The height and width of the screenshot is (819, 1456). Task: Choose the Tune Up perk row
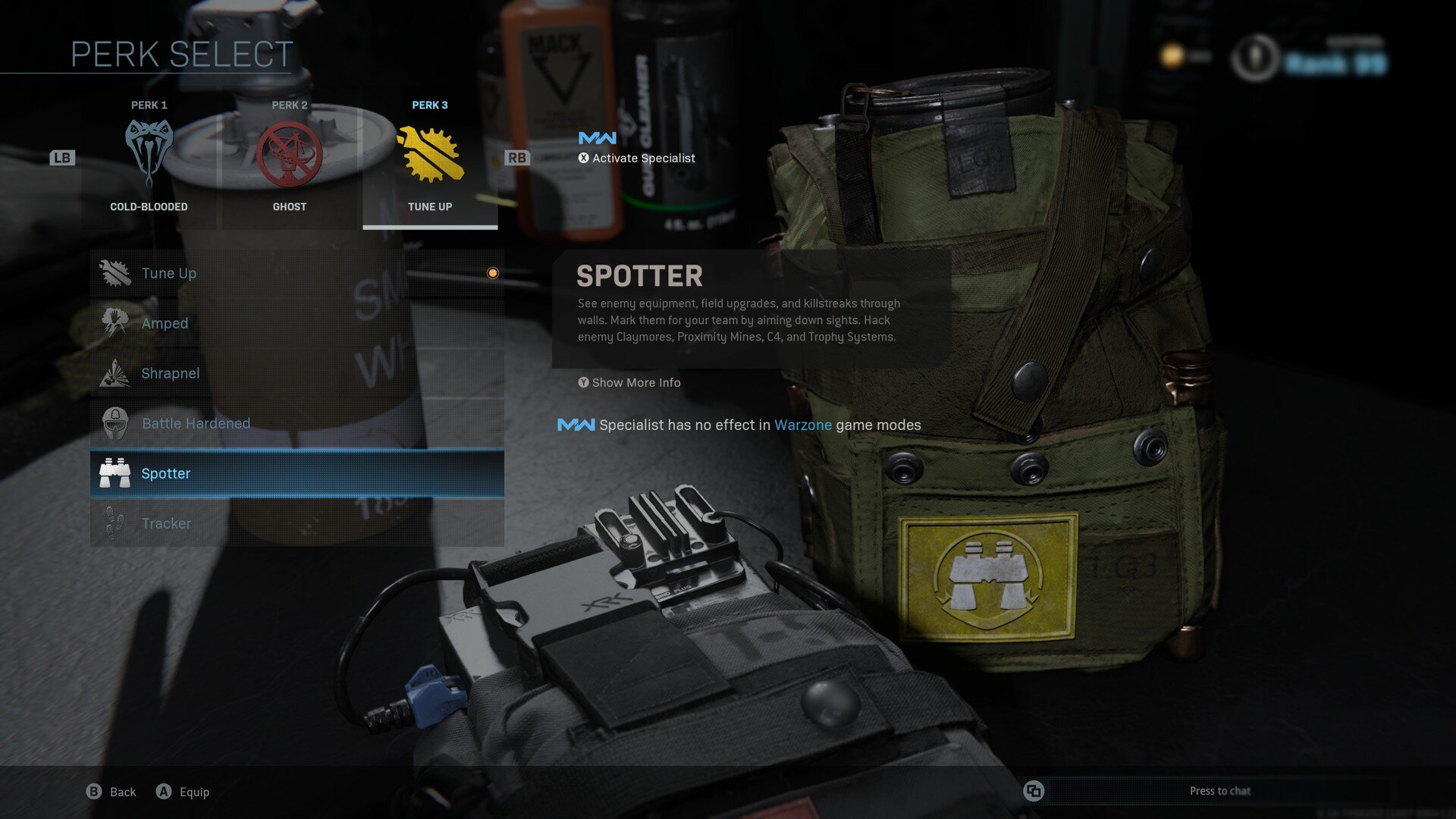click(297, 273)
